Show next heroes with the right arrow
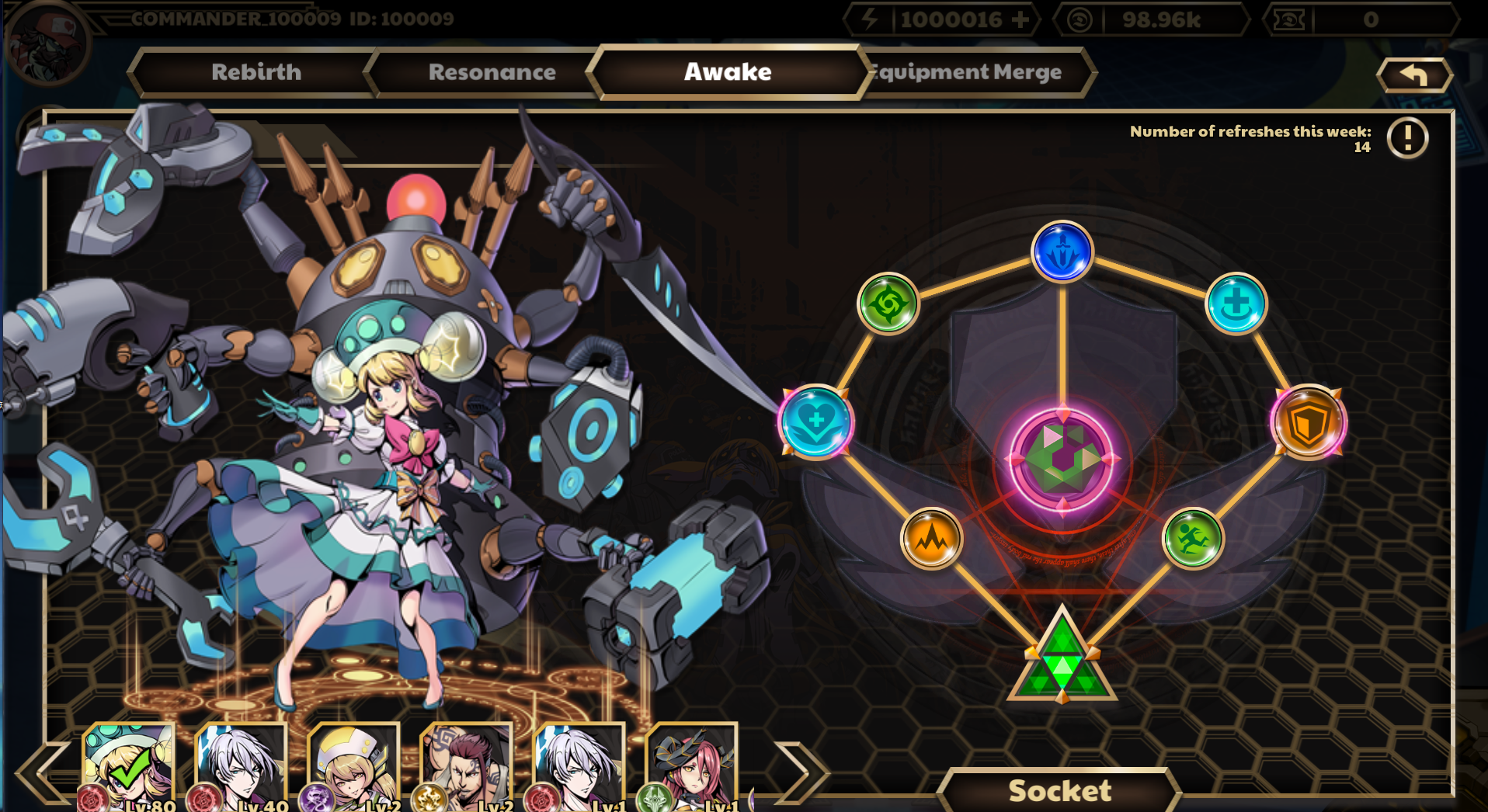The width and height of the screenshot is (1488, 812). point(802,771)
